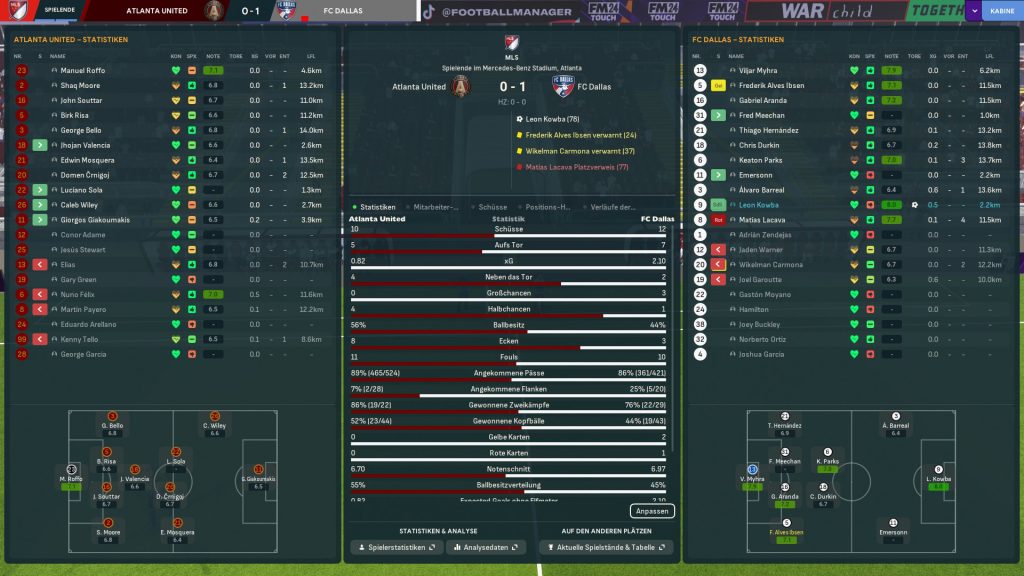Open the Schüsse tab
Viewport: 1024px width, 576px height.
[x=493, y=207]
